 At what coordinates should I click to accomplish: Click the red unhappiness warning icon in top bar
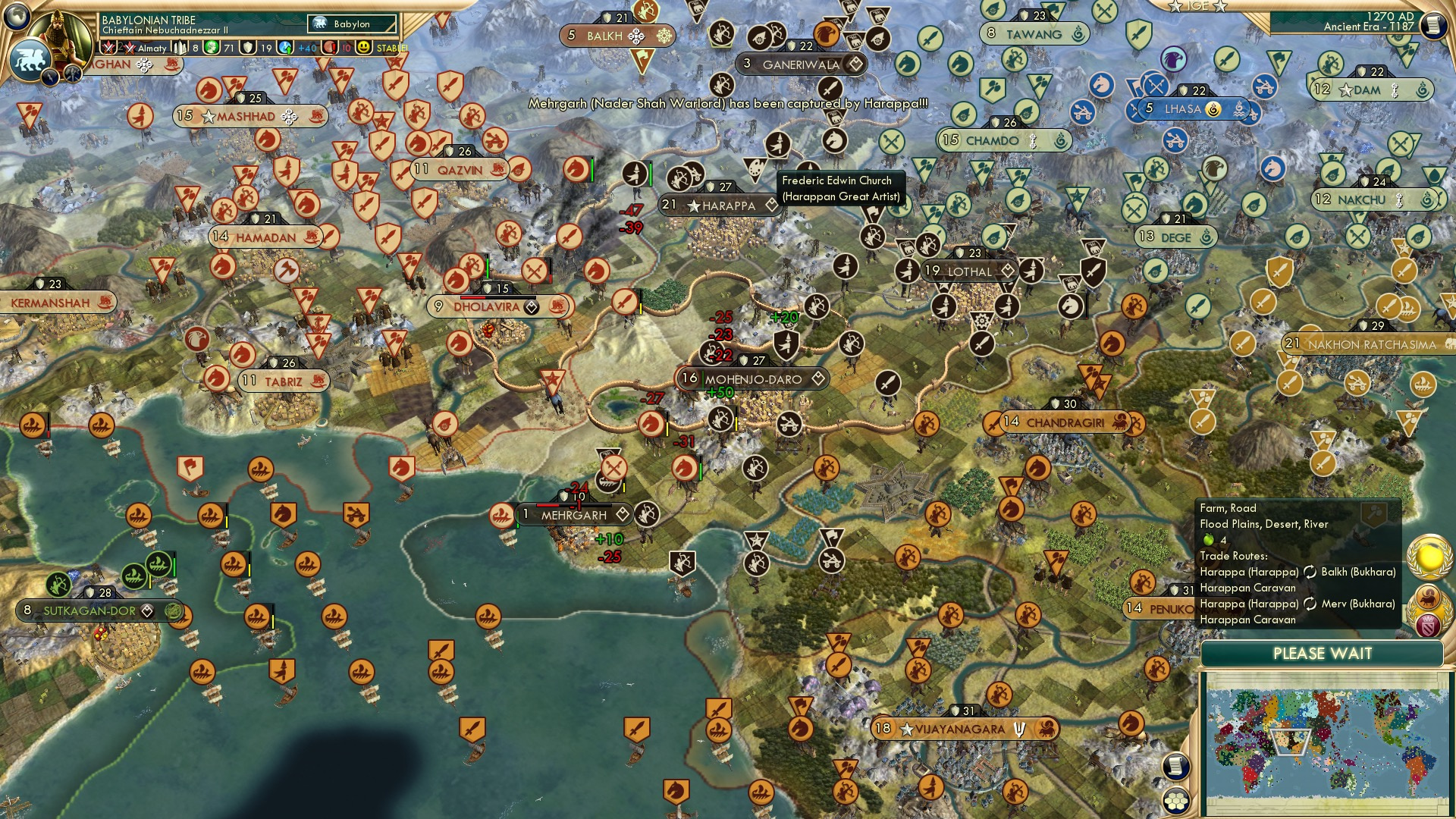pyautogui.click(x=329, y=47)
